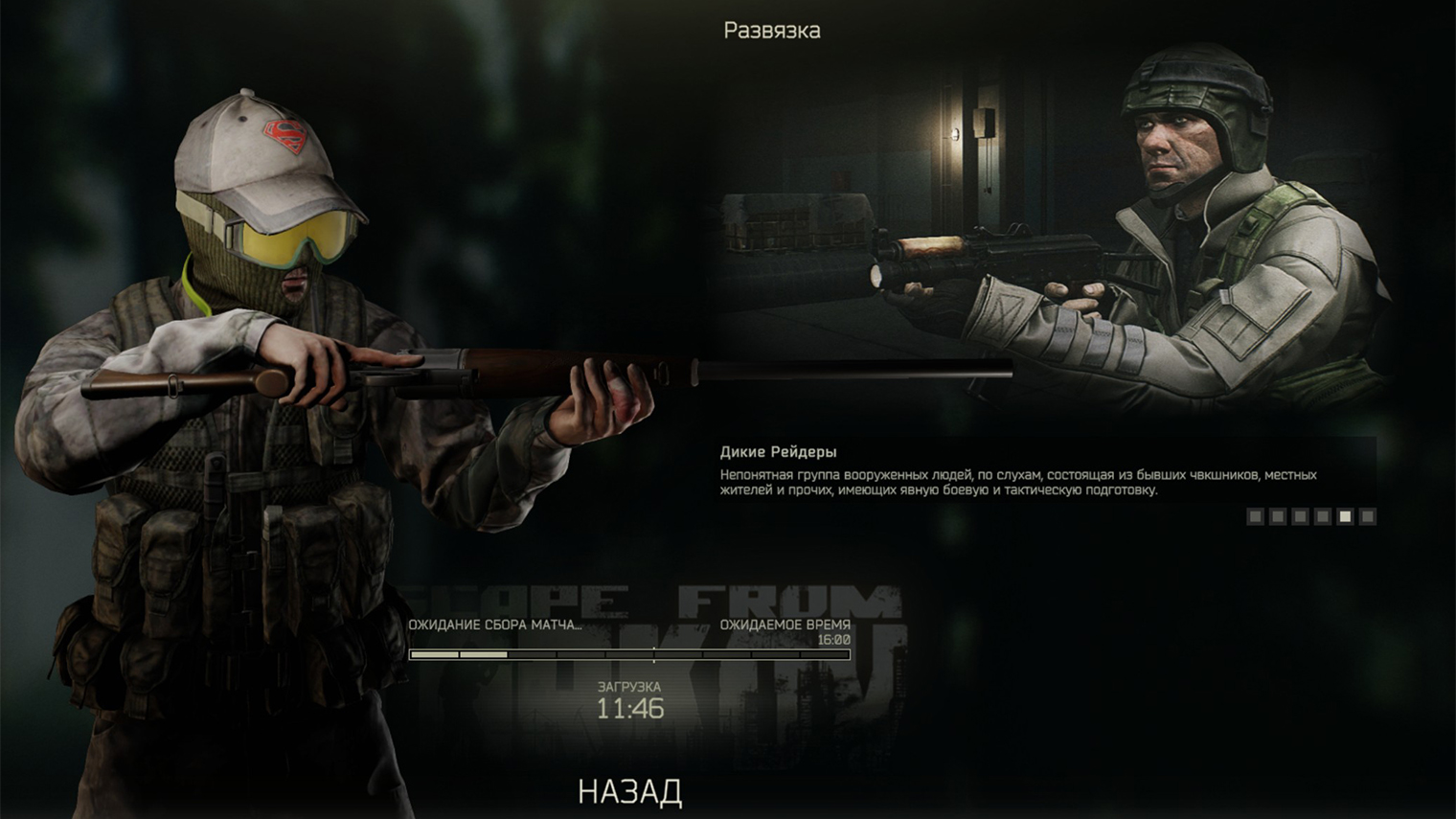1456x819 pixels.
Task: Click the second square pagination indicator
Action: pyautogui.click(x=1278, y=516)
